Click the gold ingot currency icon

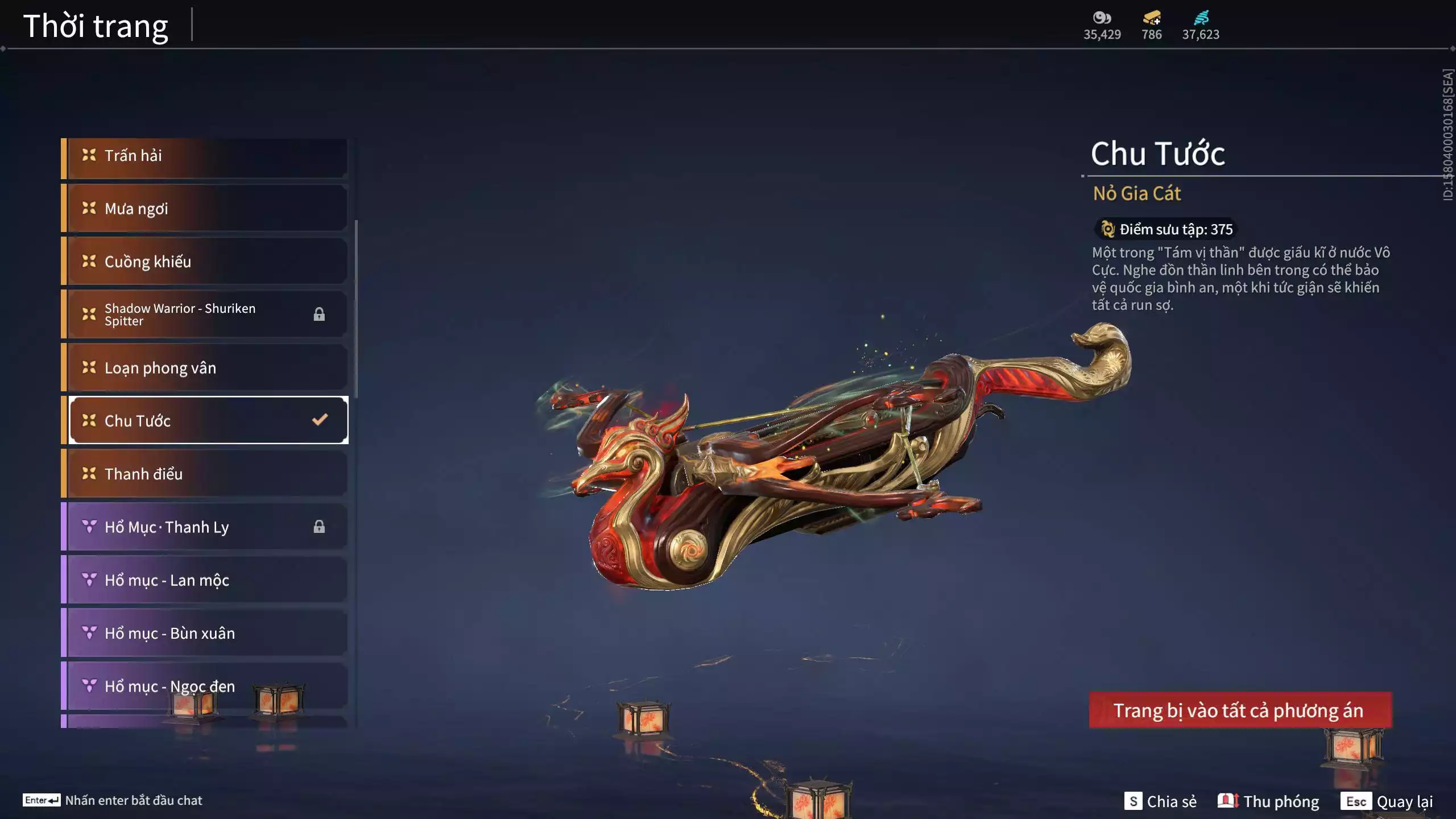tap(1152, 18)
